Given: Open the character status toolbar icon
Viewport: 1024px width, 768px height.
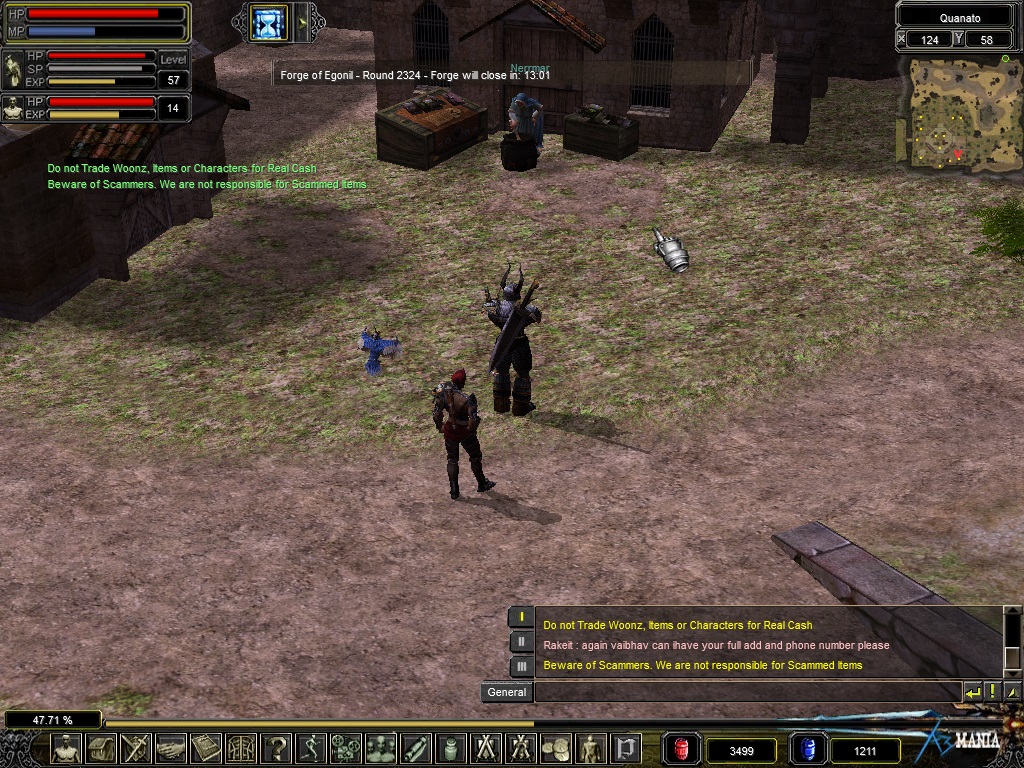Looking at the screenshot, I should (66, 748).
